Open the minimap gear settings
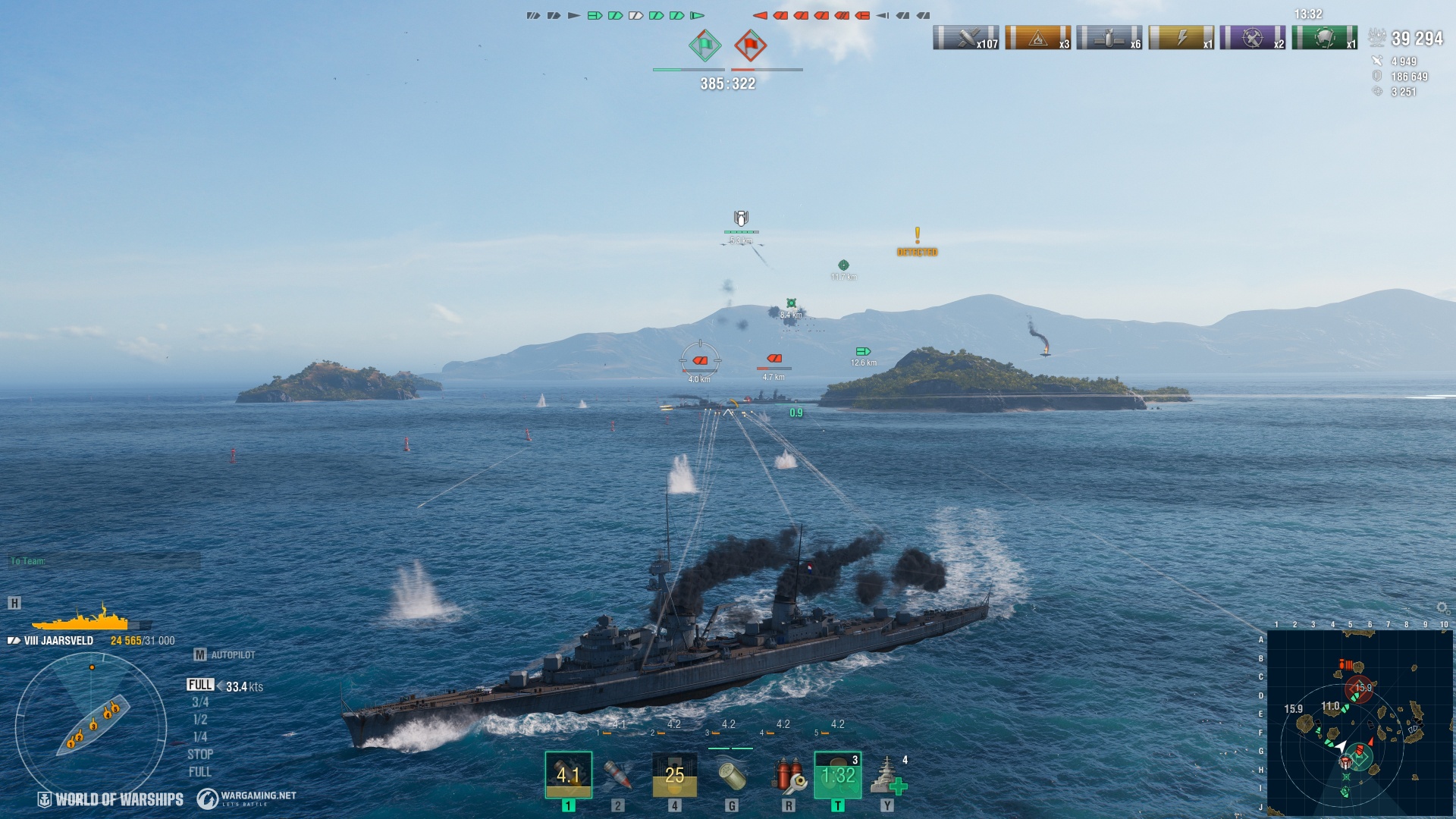Viewport: 1456px width, 819px height. click(1442, 608)
